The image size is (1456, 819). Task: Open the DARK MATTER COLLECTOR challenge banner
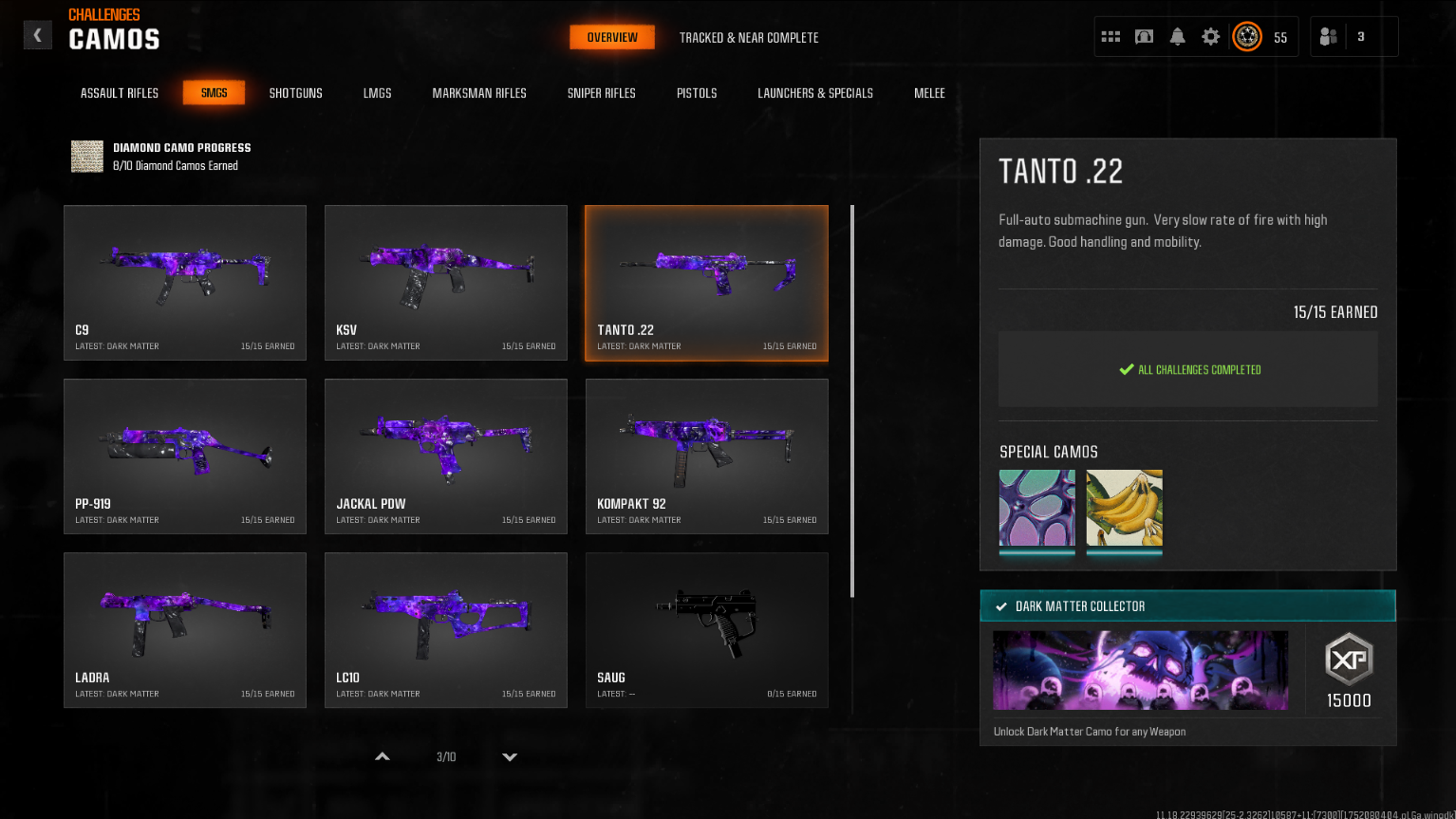click(x=1187, y=605)
